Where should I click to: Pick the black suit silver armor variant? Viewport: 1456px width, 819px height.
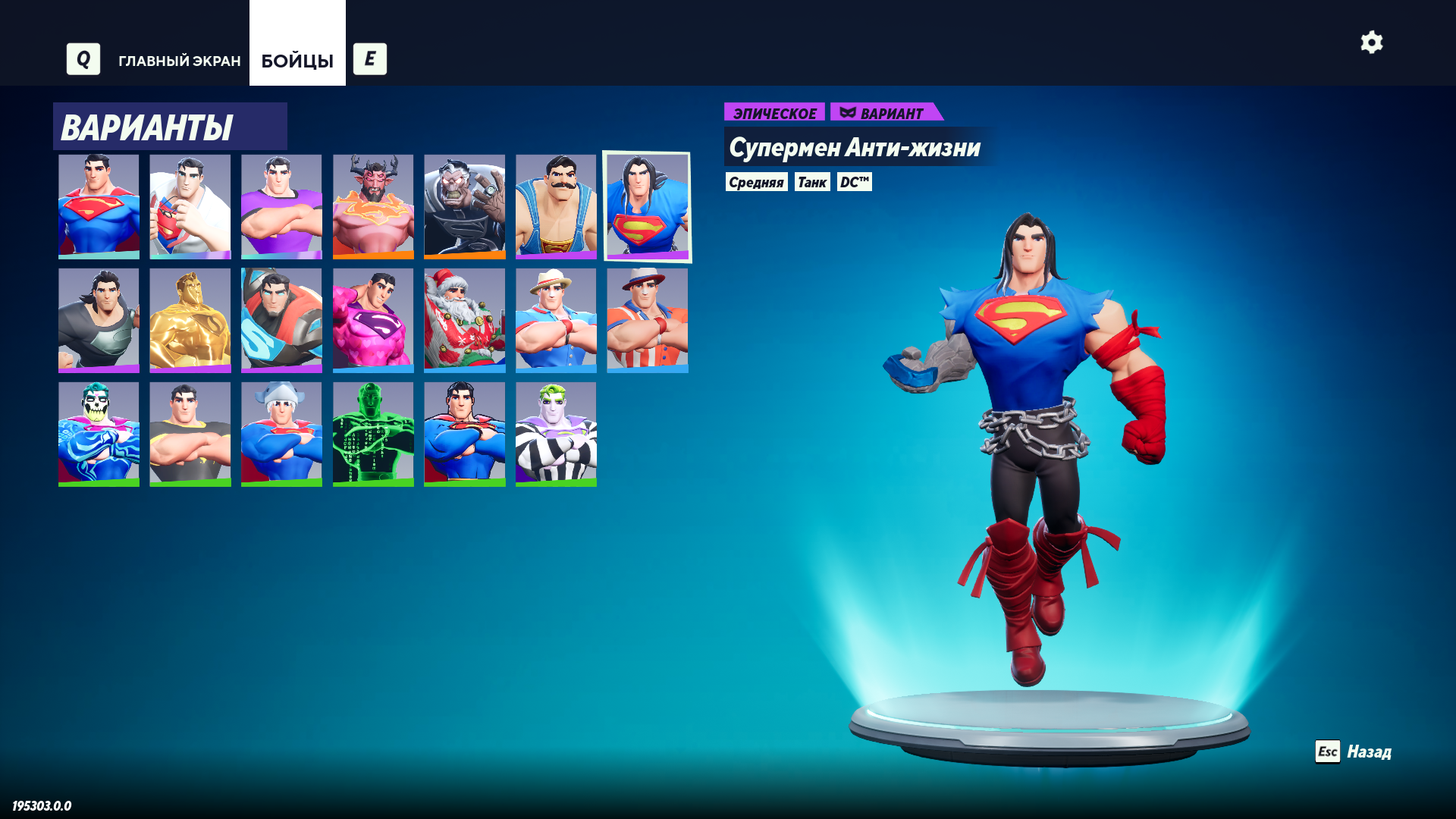(x=99, y=320)
